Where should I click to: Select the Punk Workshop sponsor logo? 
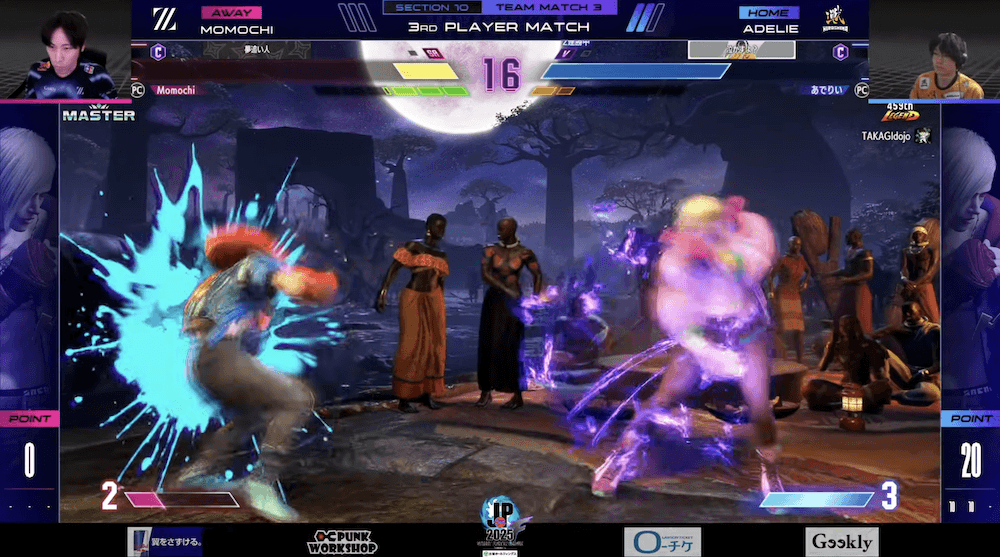pyautogui.click(x=341, y=542)
